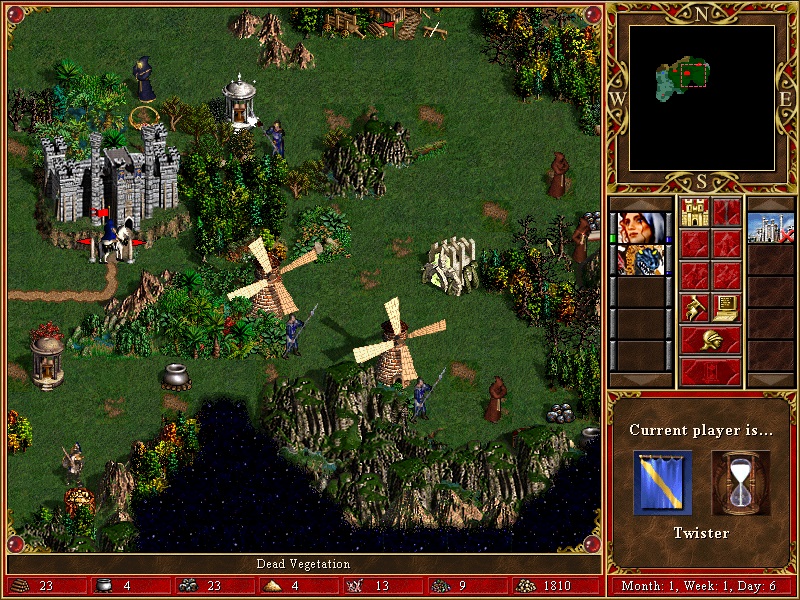Open System Options via the computer icon
800x600 pixels.
coord(727,307)
